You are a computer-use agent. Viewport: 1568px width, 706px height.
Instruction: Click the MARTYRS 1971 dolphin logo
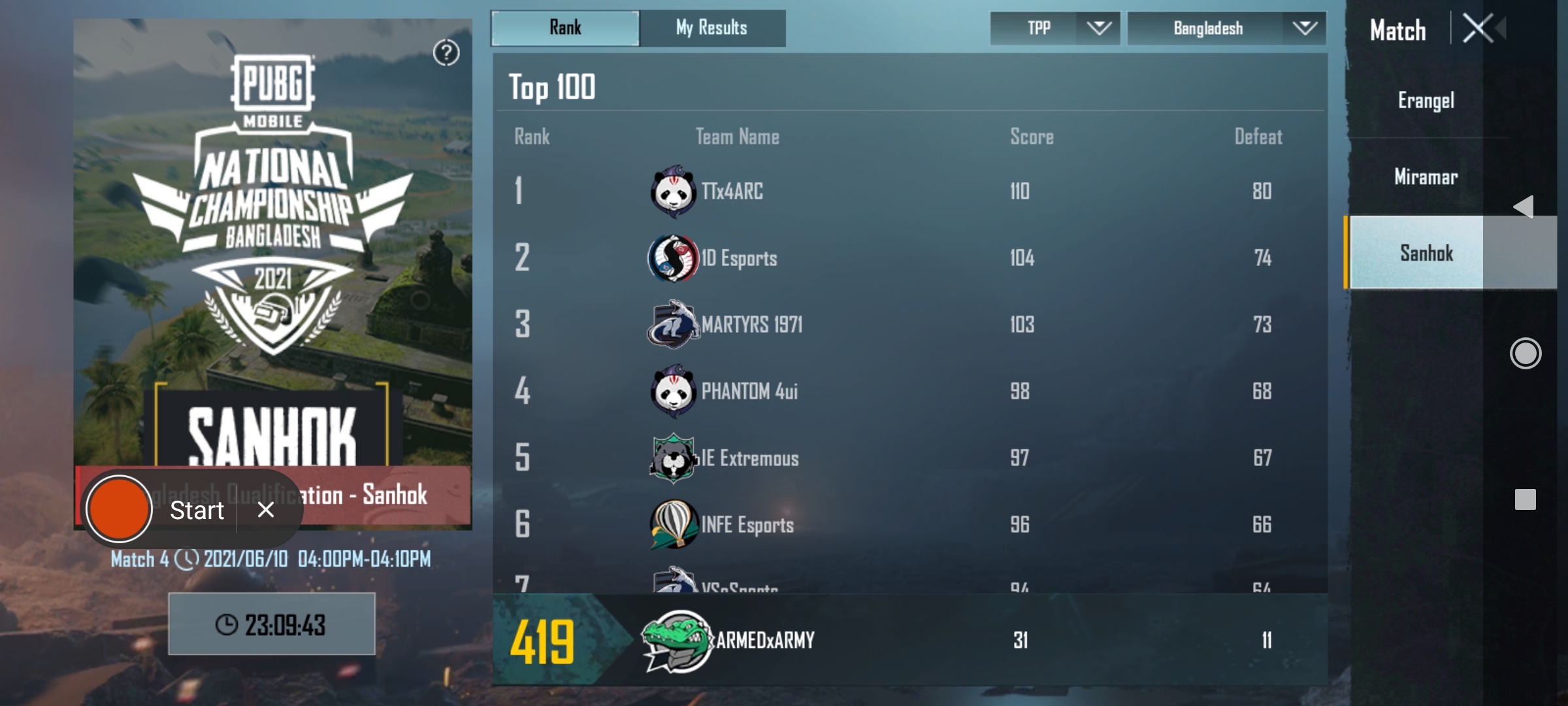point(673,324)
